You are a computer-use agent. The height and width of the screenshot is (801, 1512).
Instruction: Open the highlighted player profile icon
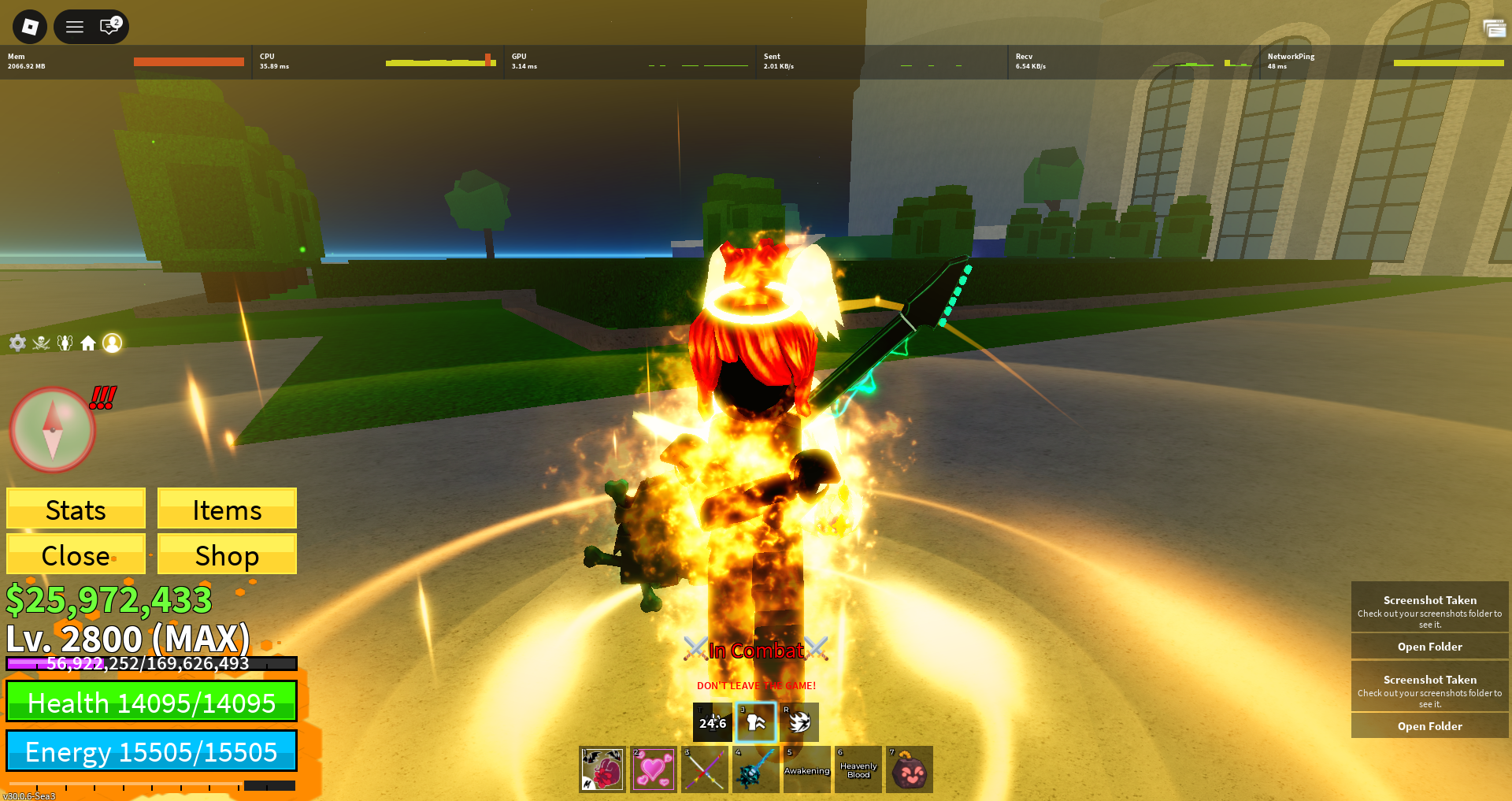(113, 343)
